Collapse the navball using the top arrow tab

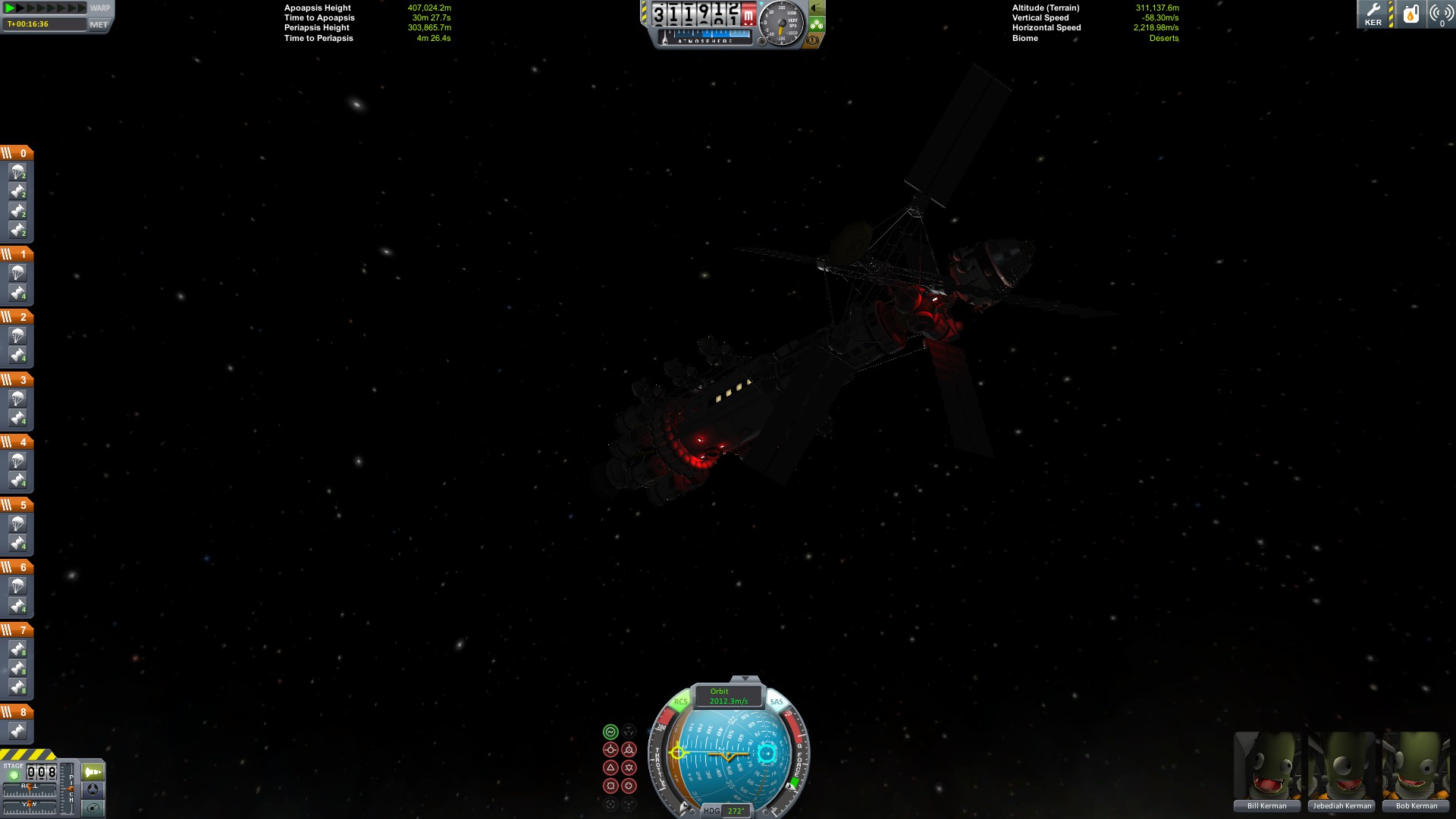point(745,679)
